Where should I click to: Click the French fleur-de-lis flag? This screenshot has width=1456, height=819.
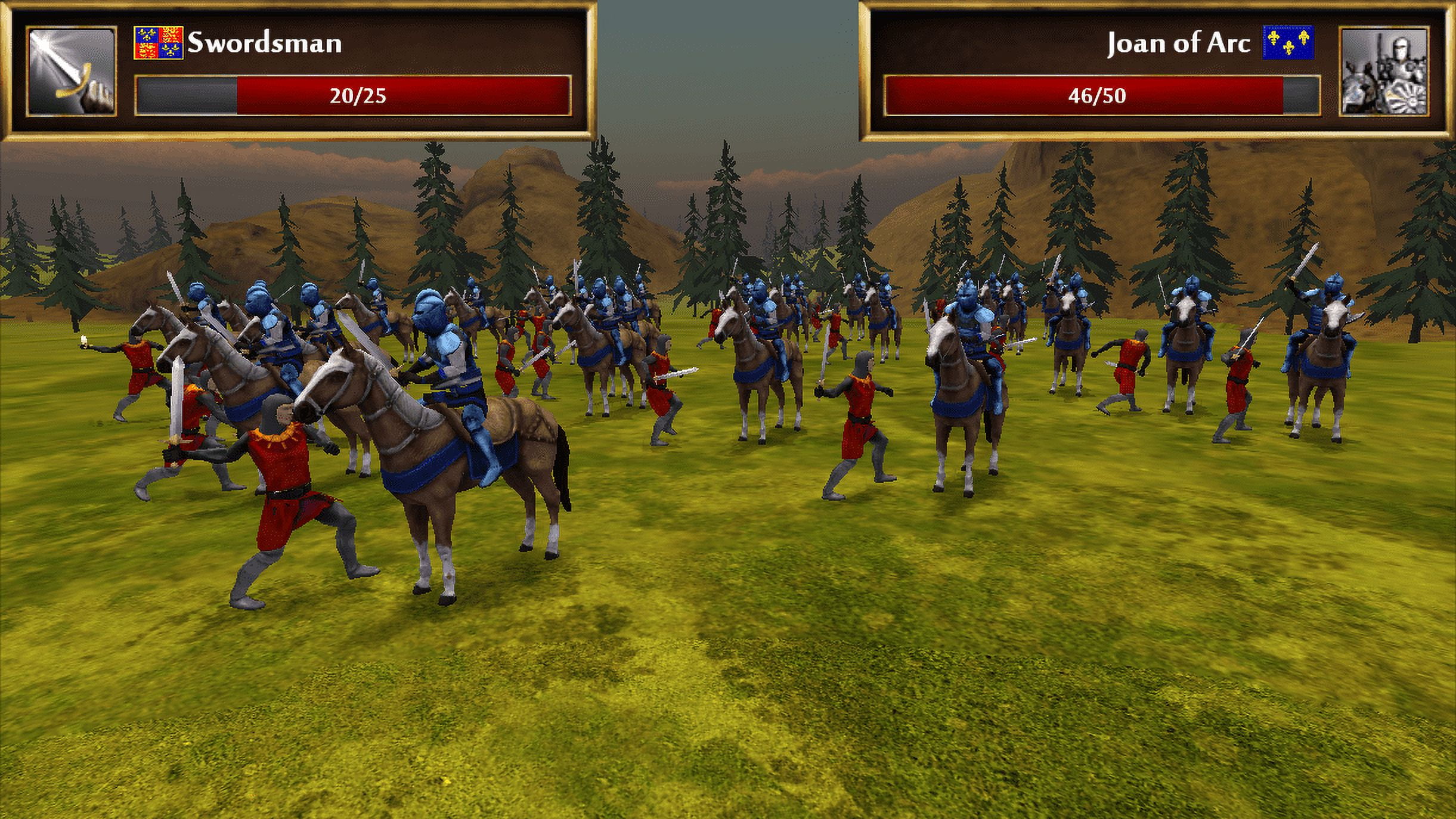[x=1288, y=42]
